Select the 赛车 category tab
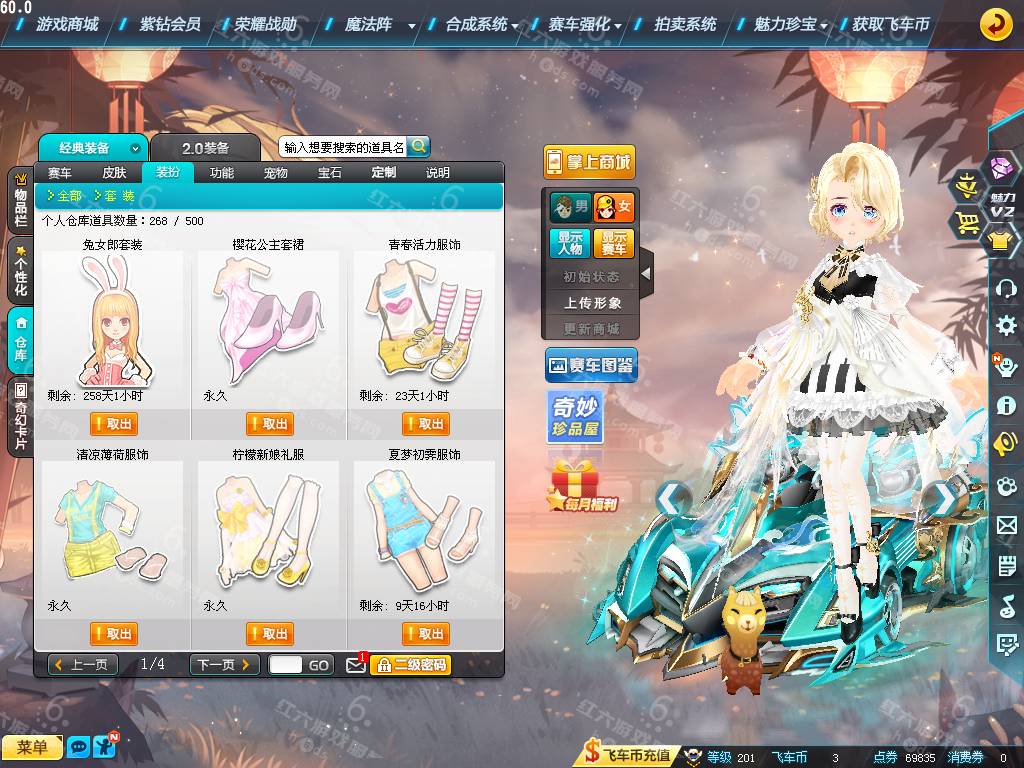 tap(60, 173)
